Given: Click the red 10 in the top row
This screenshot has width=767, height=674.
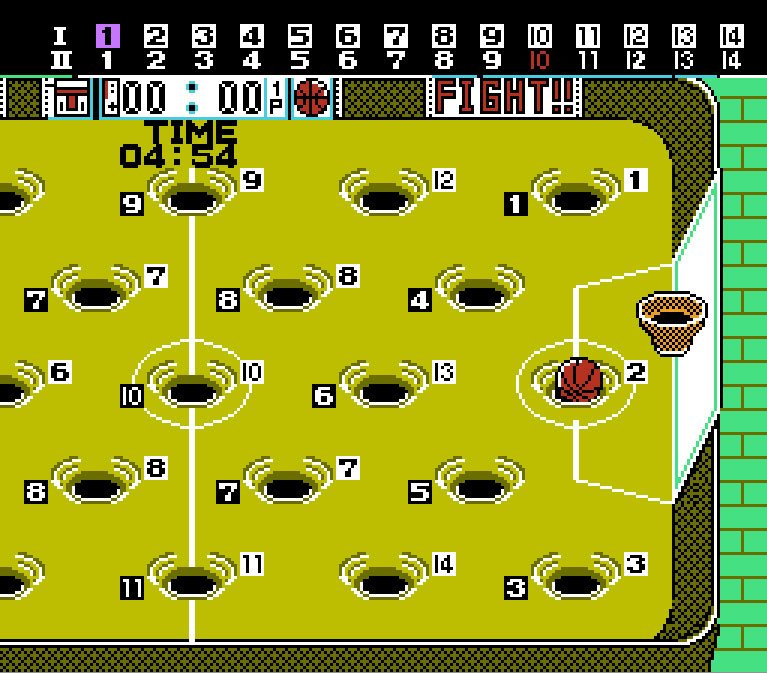Looking at the screenshot, I should click(539, 60).
